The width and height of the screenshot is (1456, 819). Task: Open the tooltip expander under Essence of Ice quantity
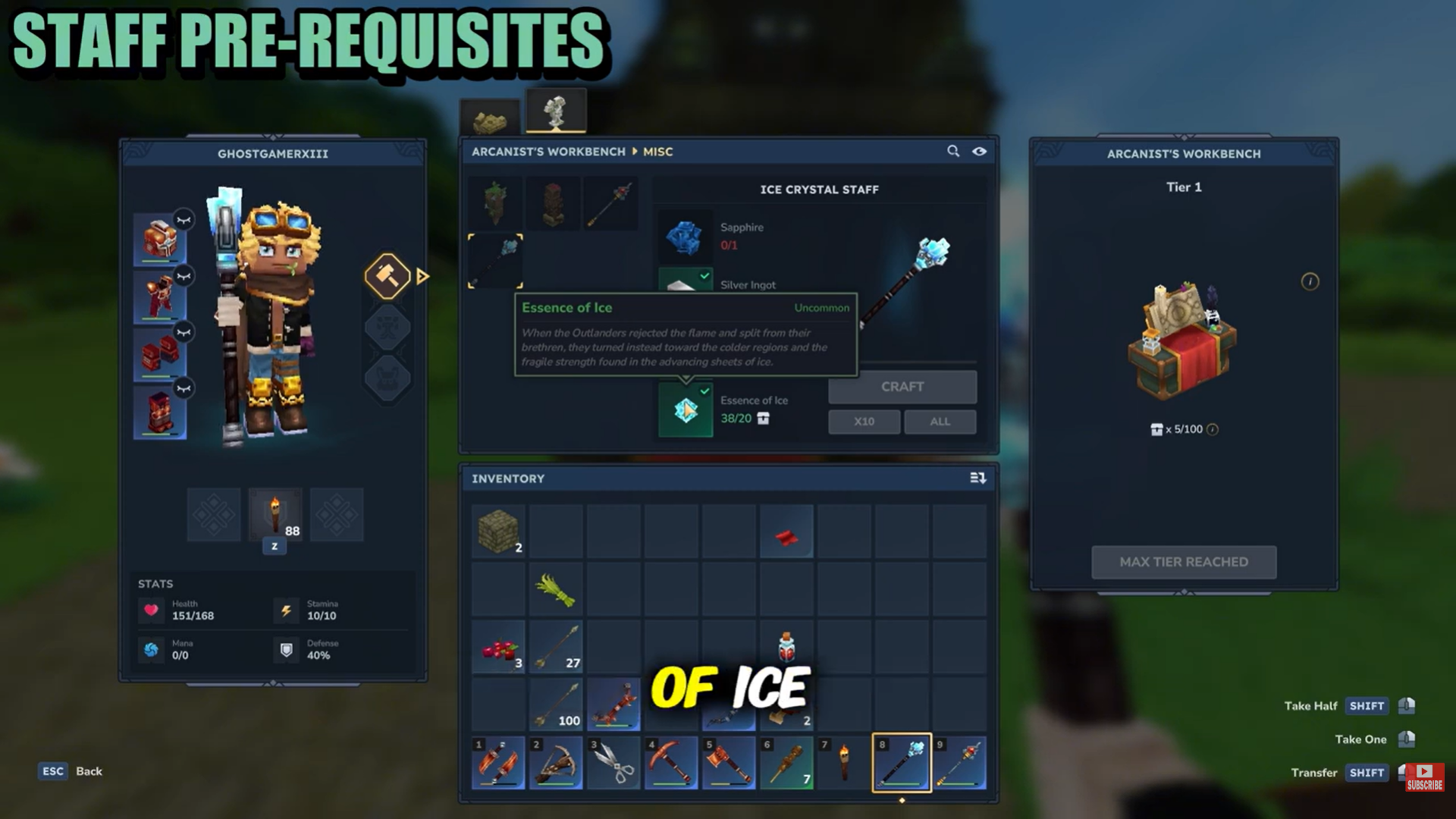(x=764, y=419)
